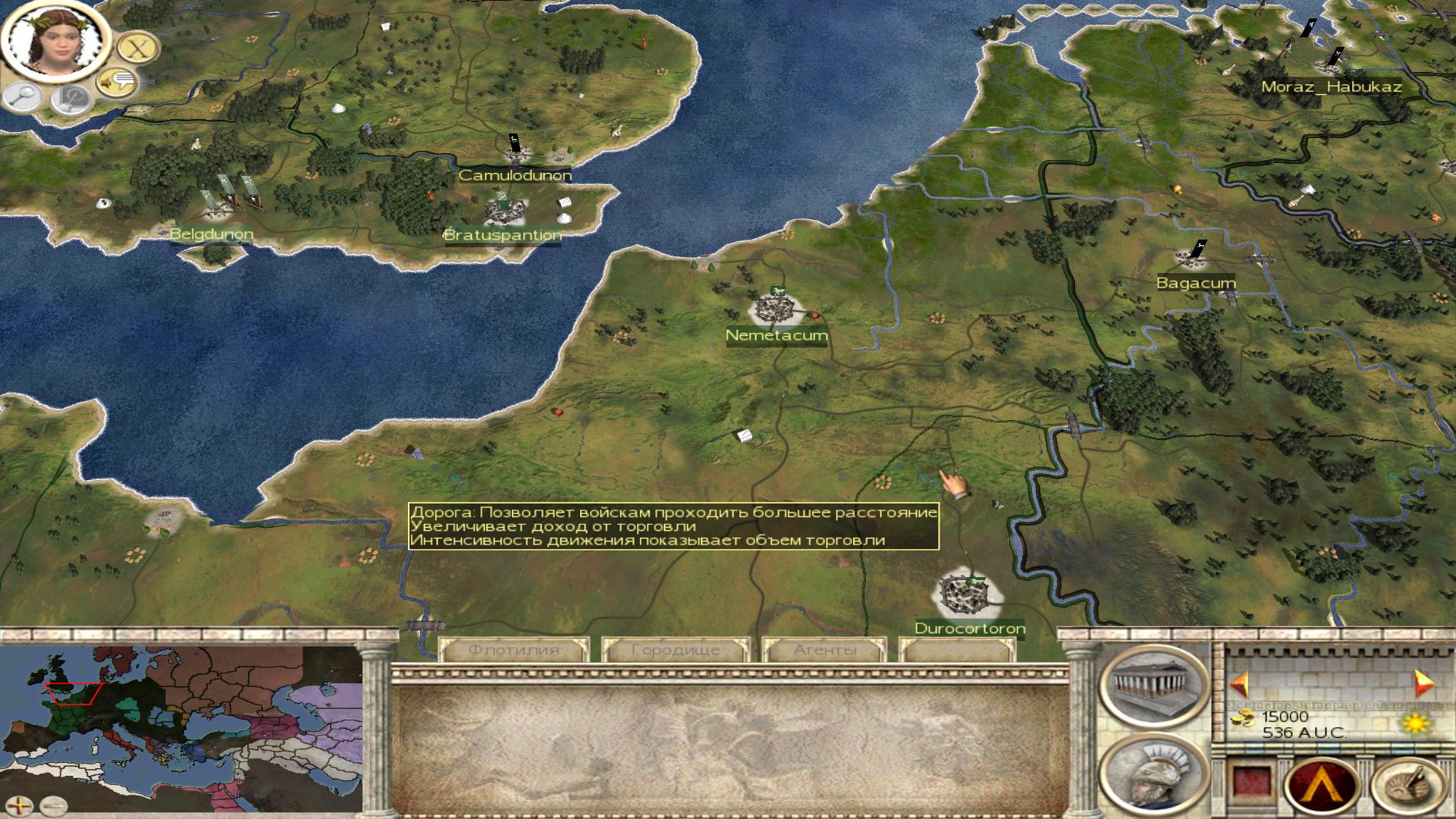Switch to the Агенты tab
This screenshot has height=819, width=1456.
824,650
